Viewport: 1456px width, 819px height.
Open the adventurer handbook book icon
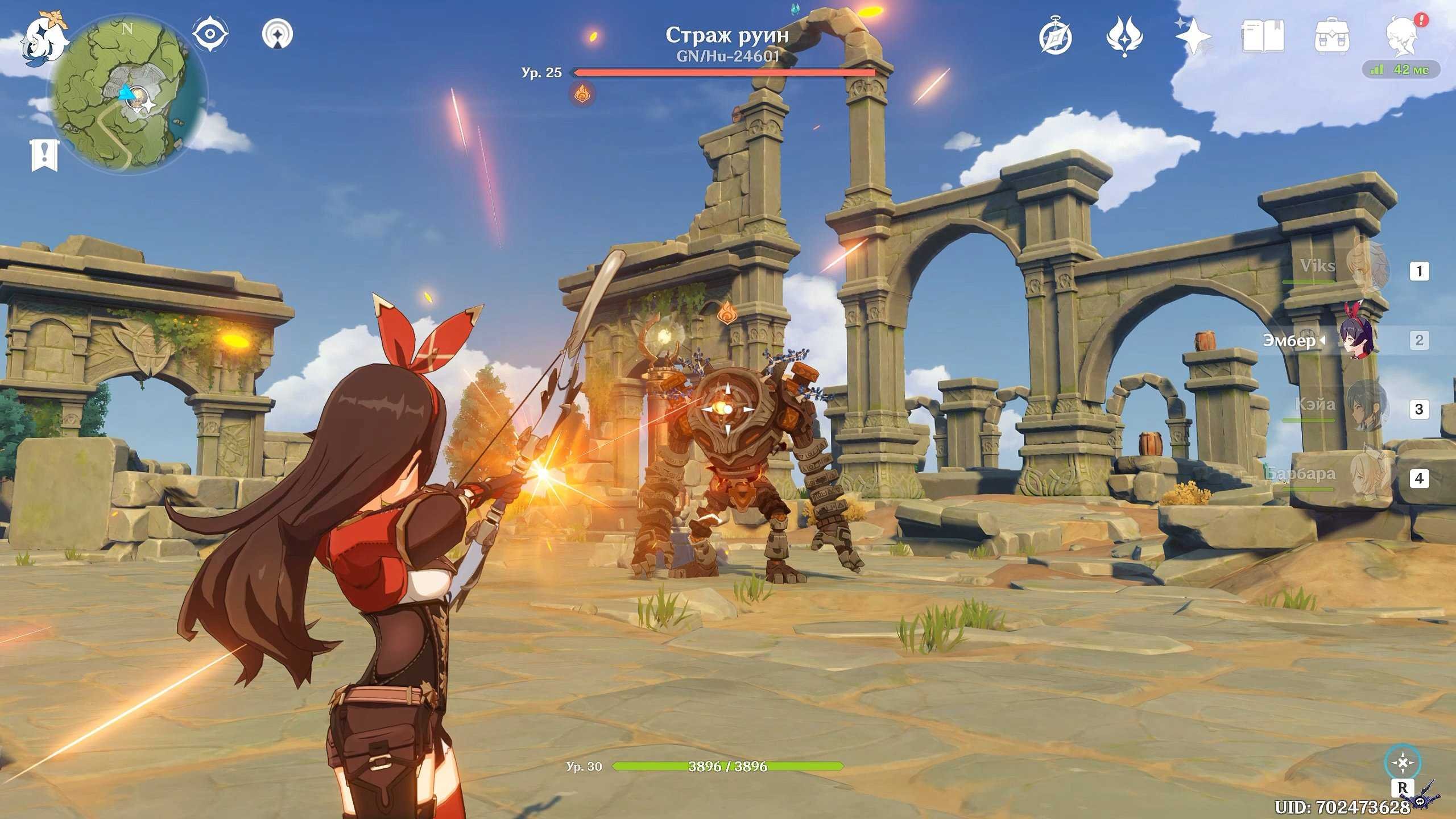coord(1263,38)
